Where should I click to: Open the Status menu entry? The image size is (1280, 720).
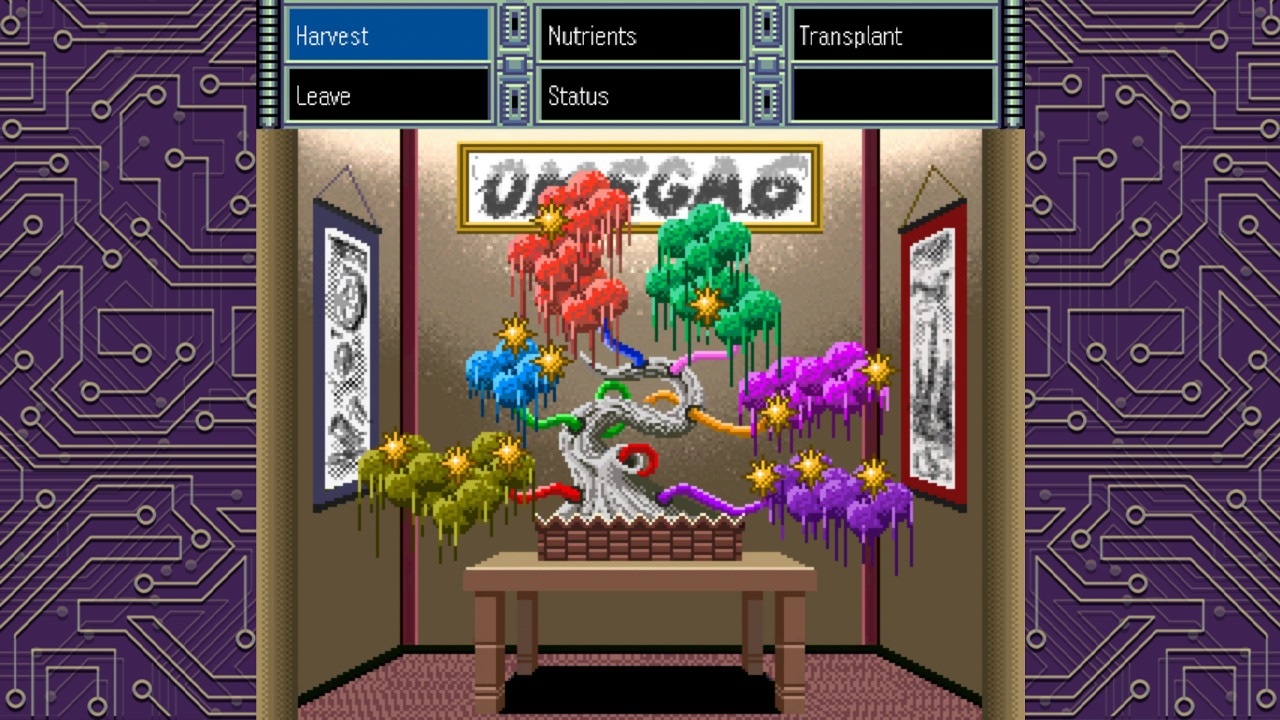[640, 96]
